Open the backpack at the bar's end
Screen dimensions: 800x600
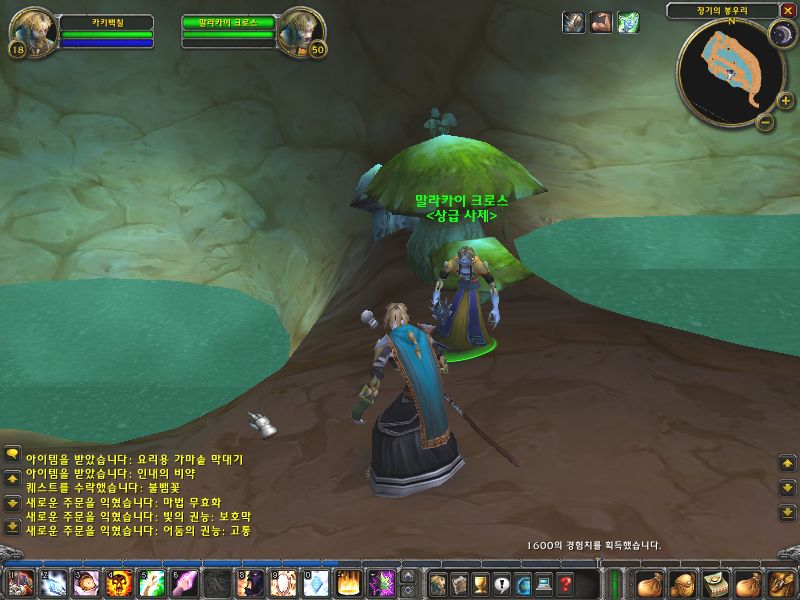tap(780, 583)
